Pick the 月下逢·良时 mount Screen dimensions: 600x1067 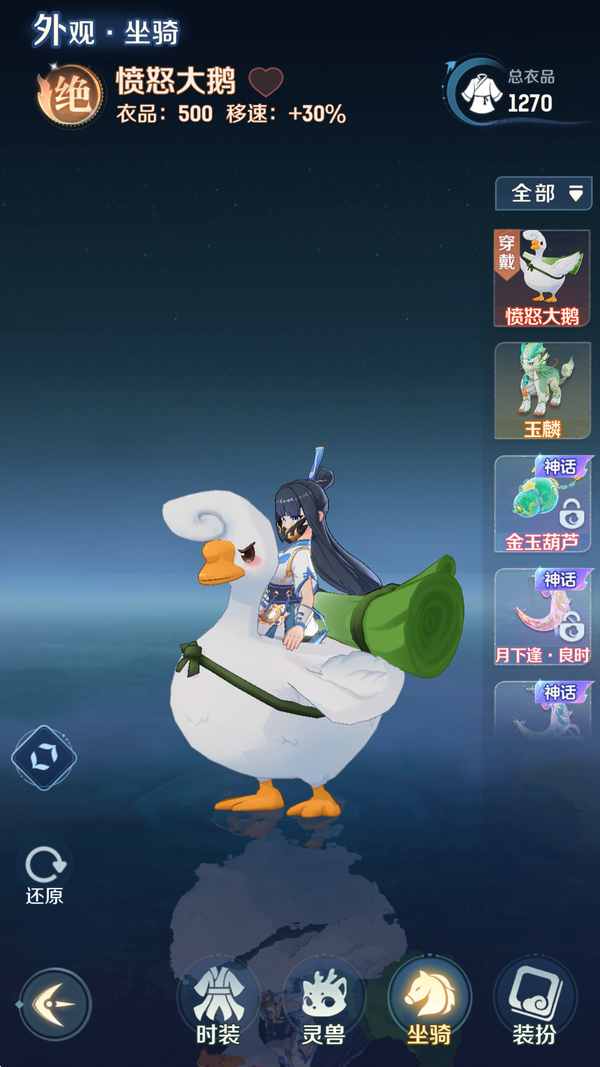pos(542,617)
